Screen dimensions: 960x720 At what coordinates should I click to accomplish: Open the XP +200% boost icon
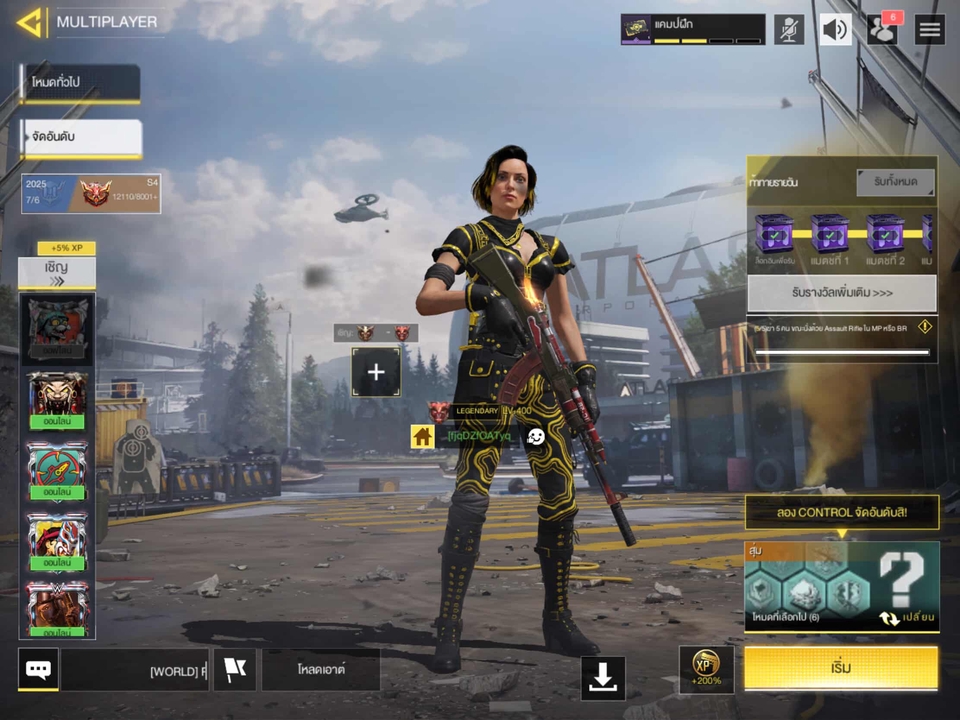707,668
